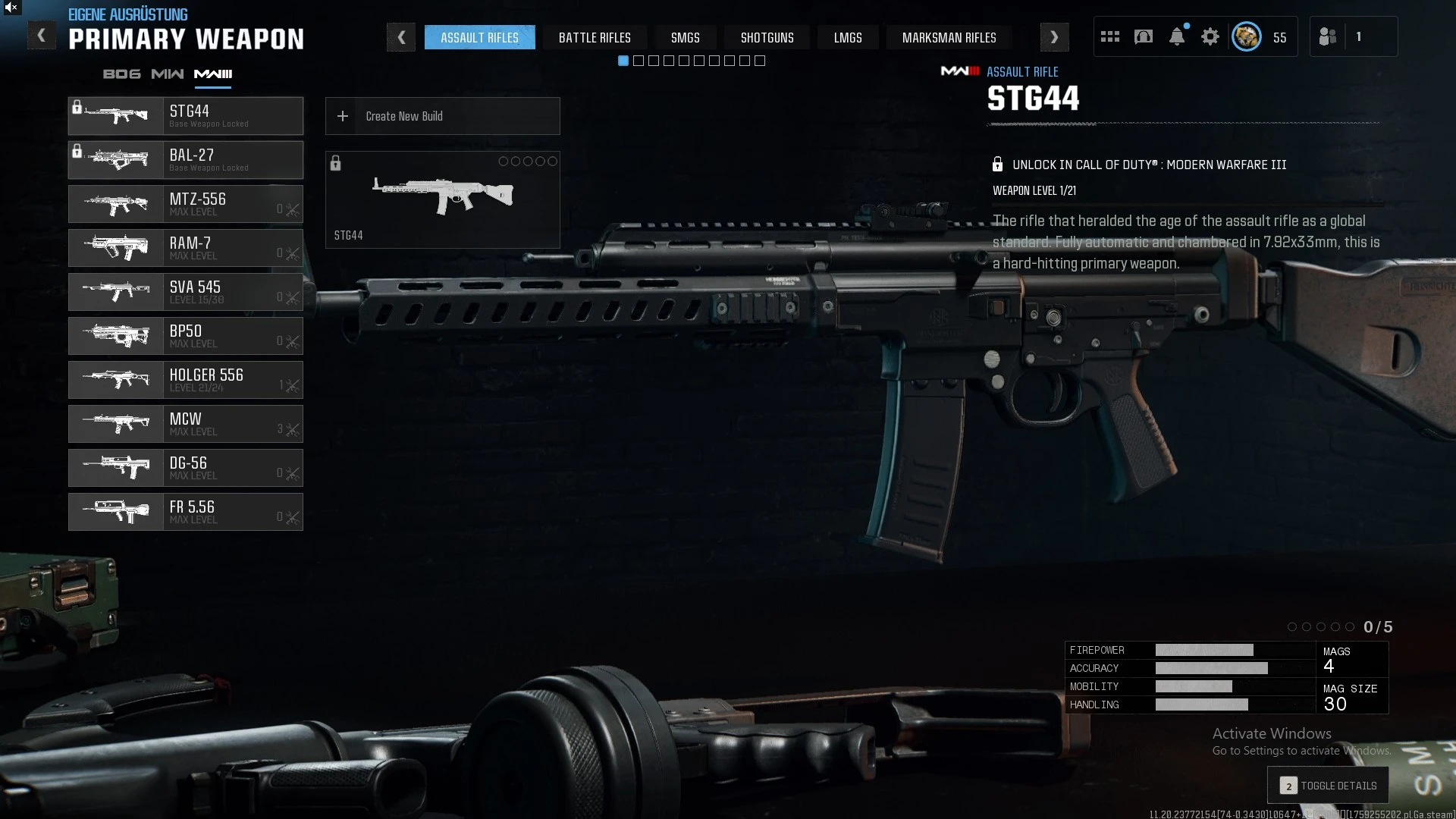The image size is (1456, 819).
Task: Click Create New Build
Action: click(443, 116)
